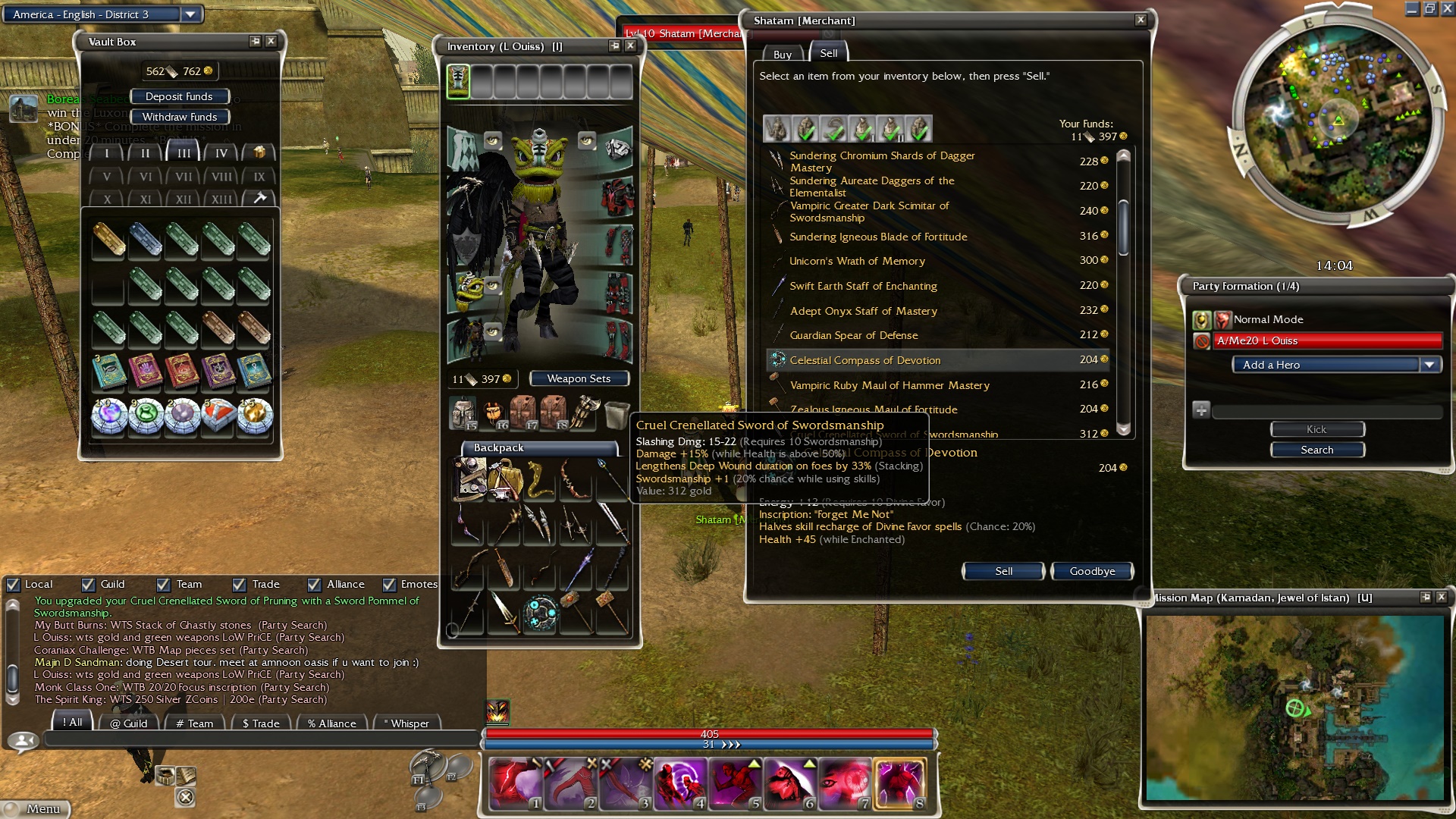The width and height of the screenshot is (1456, 819).
Task: Click the party Search button
Action: point(1316,450)
